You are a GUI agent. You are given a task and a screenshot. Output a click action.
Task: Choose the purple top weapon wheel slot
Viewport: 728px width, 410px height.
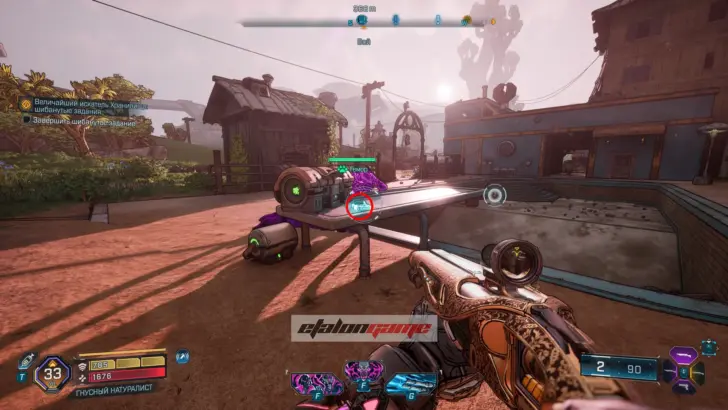pos(683,355)
